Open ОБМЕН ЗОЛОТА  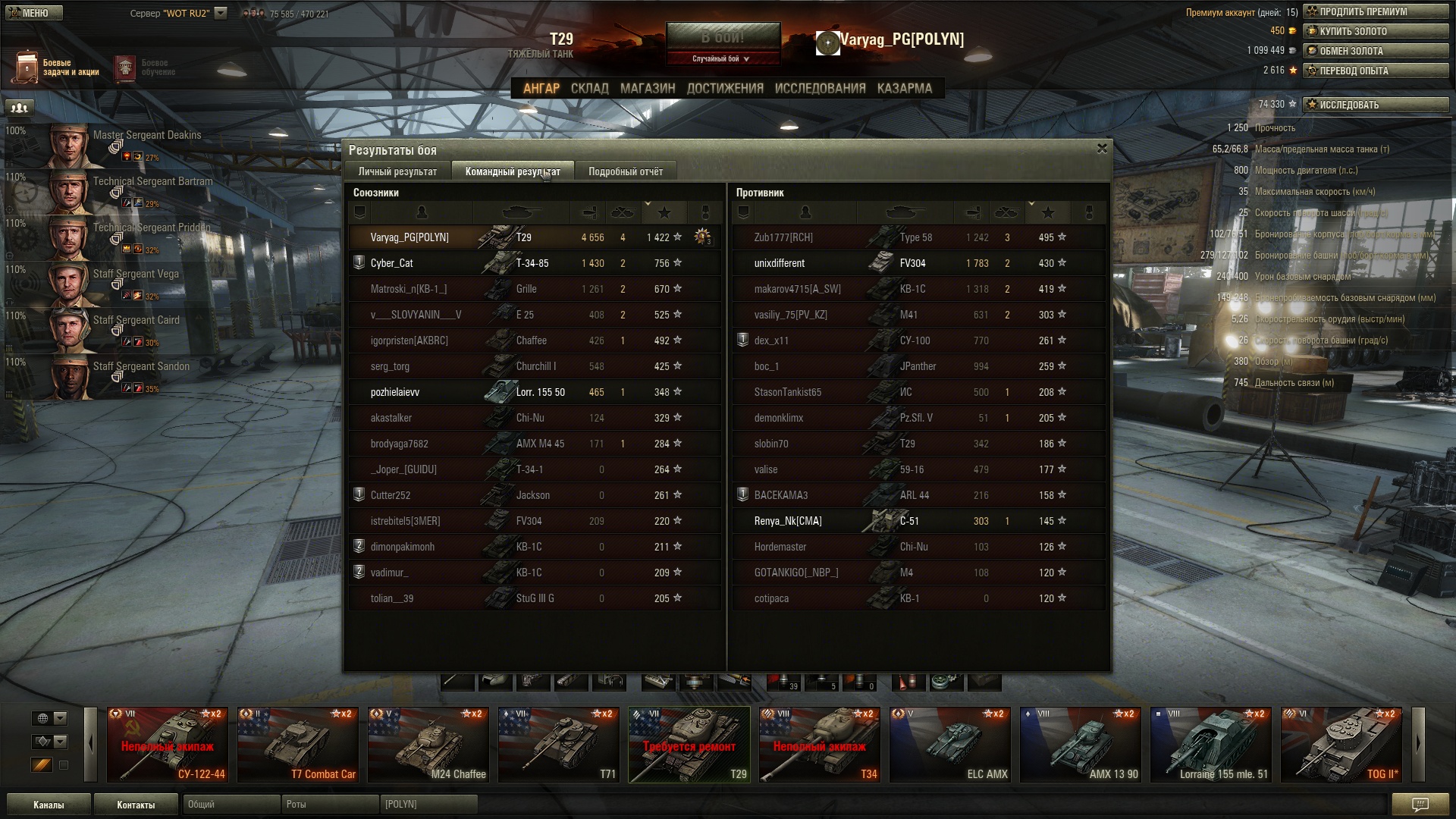tap(1376, 51)
